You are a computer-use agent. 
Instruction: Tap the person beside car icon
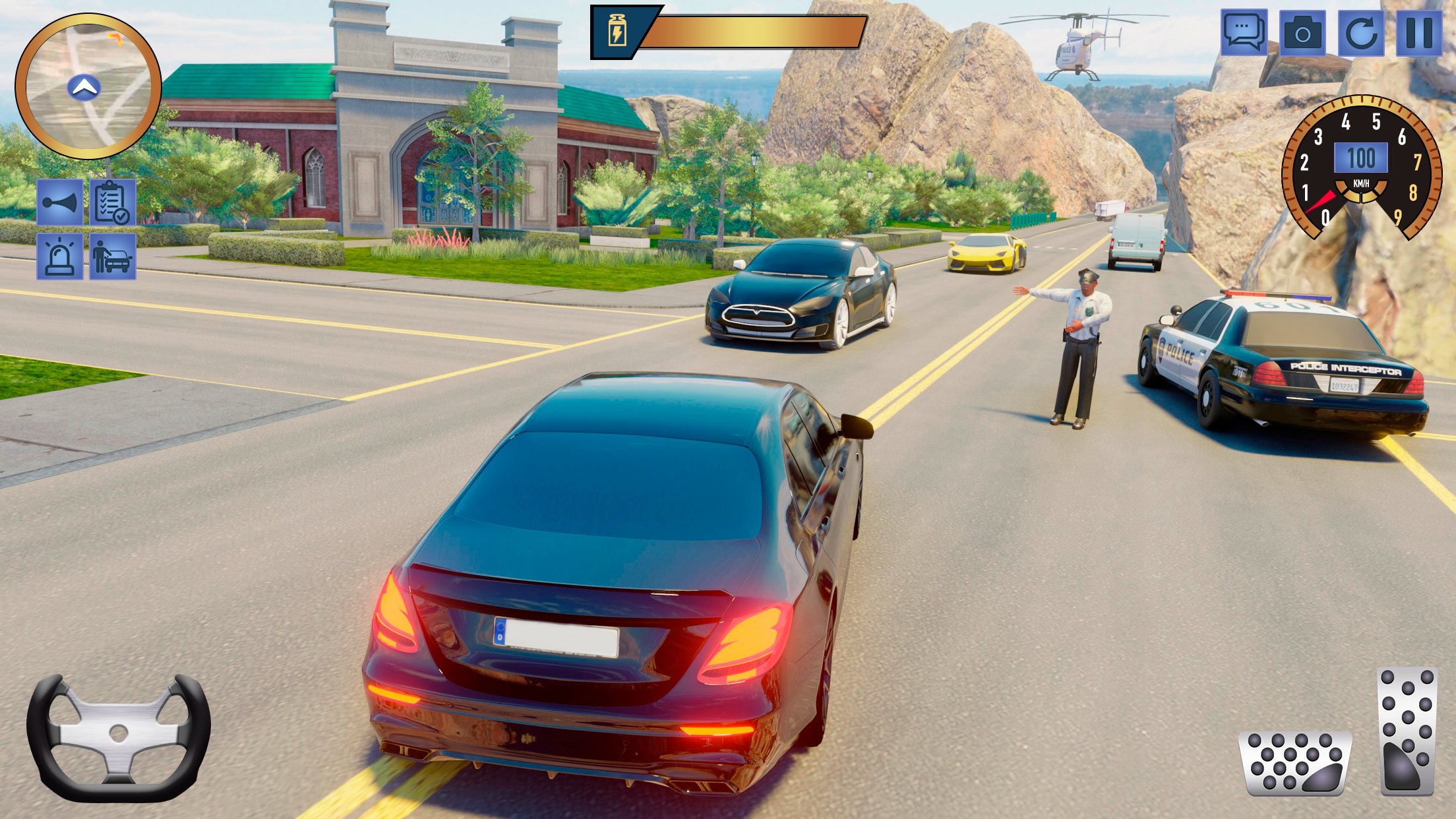click(x=113, y=257)
